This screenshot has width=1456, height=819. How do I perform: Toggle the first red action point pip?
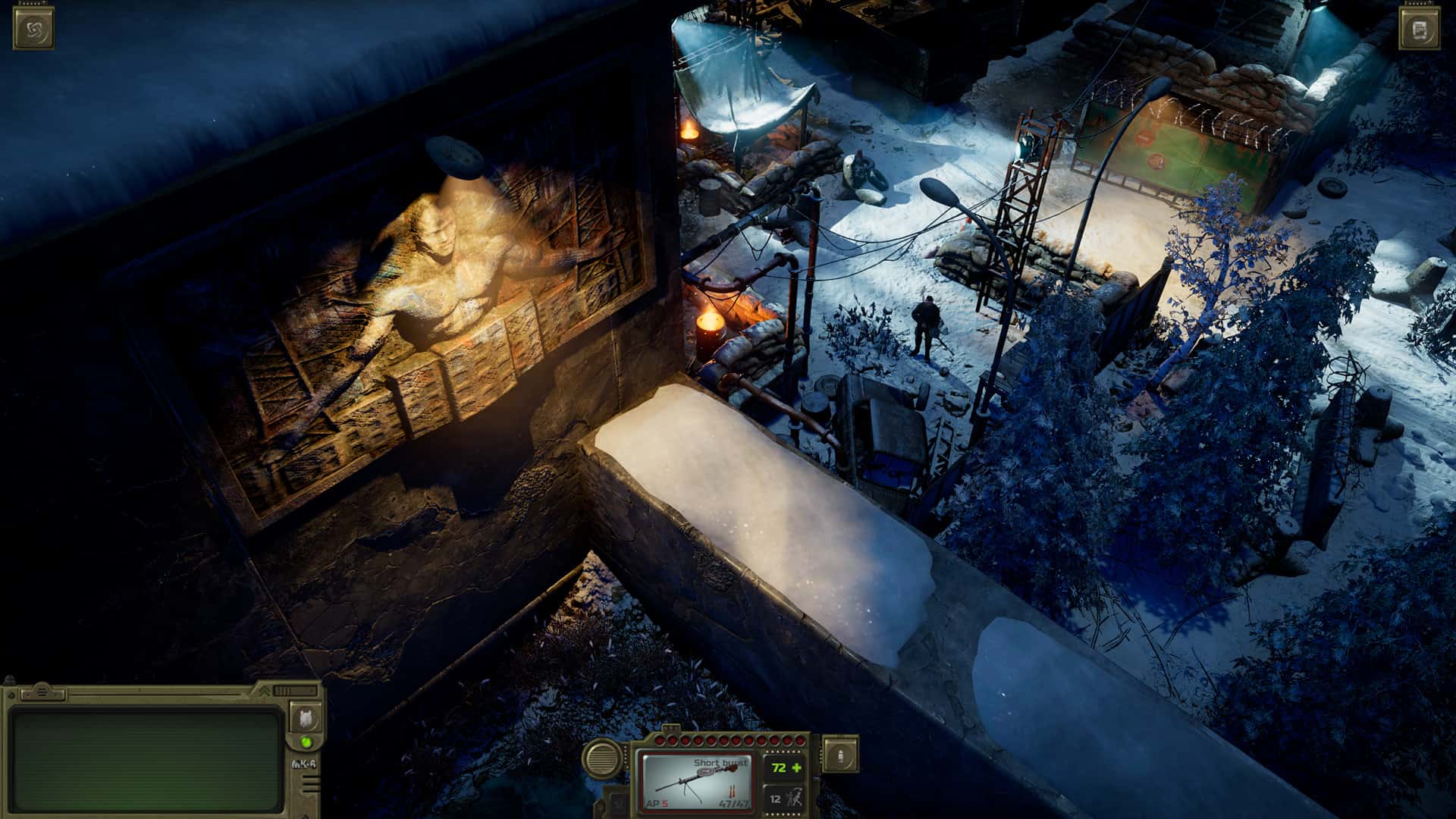(x=661, y=739)
